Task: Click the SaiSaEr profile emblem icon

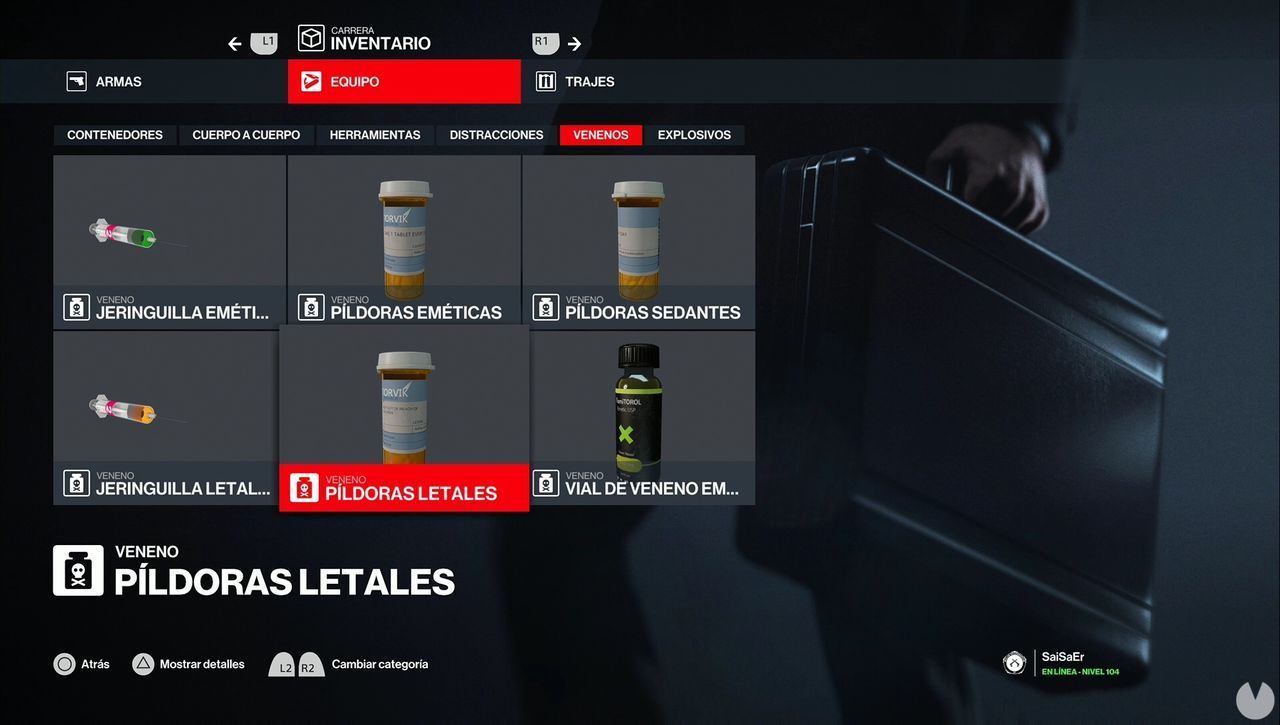Action: 1014,662
